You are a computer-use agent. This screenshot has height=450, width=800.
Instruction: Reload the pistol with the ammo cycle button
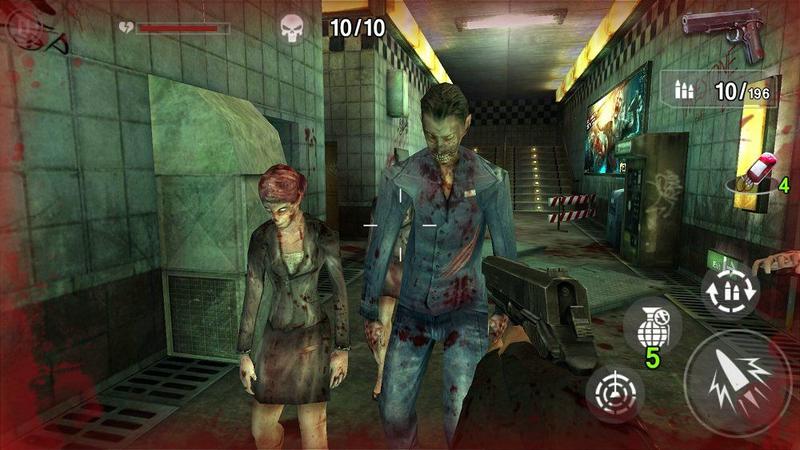click(x=729, y=288)
